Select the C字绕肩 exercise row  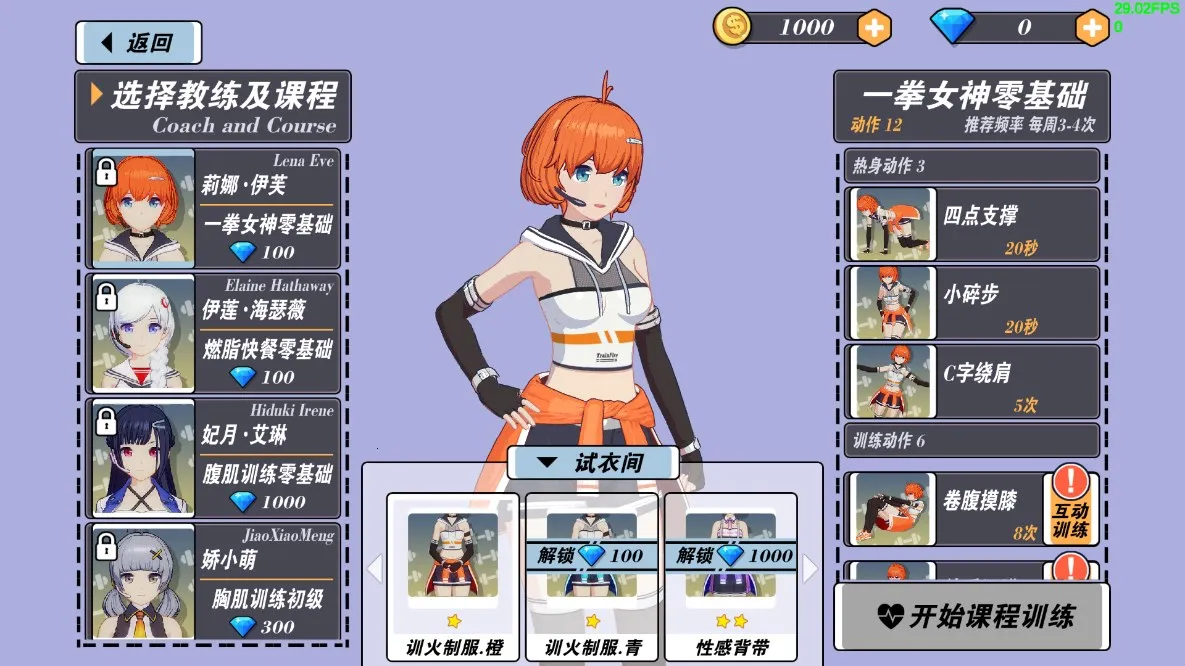tap(972, 381)
